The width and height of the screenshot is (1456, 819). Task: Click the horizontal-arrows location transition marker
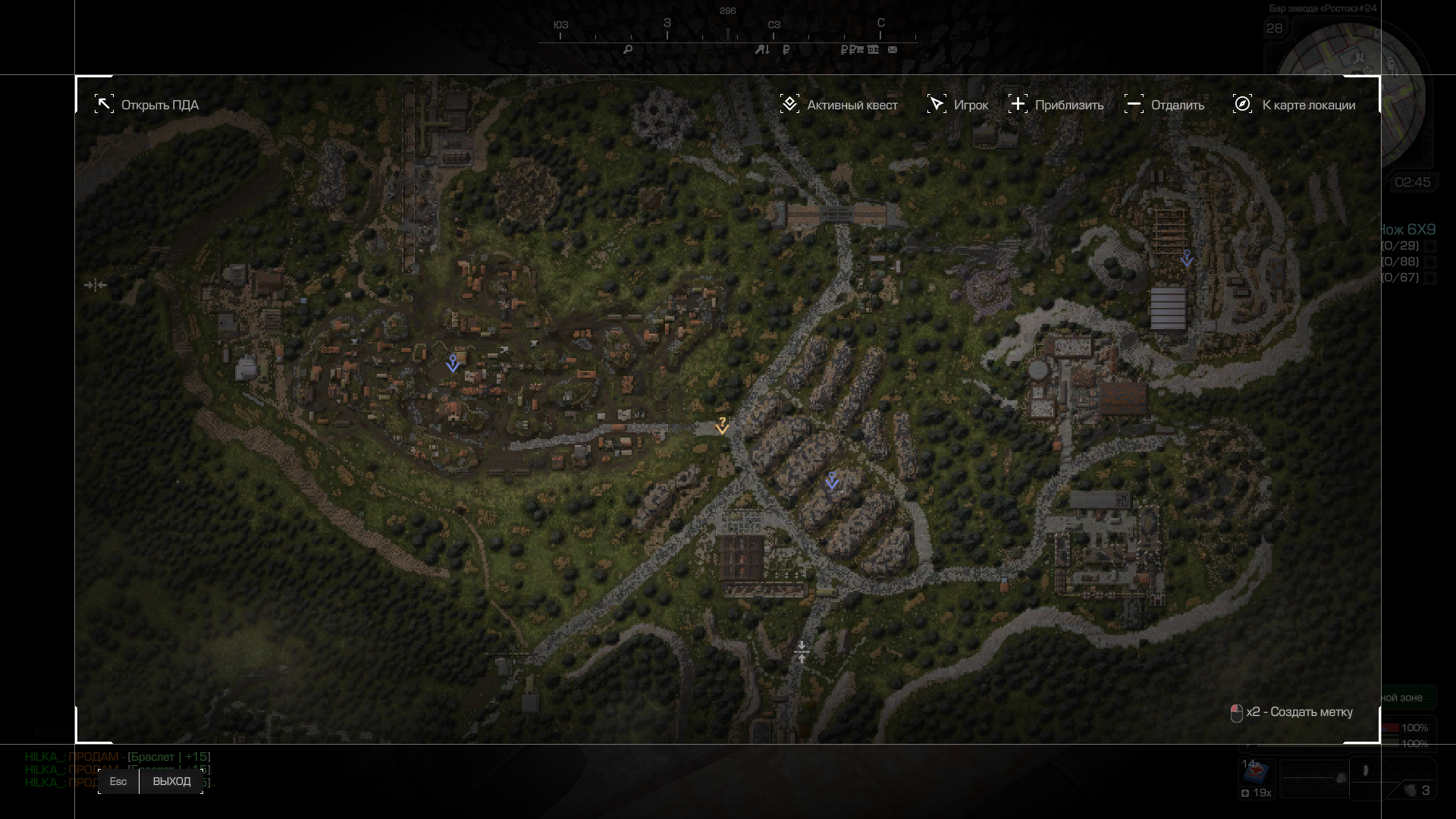[96, 285]
